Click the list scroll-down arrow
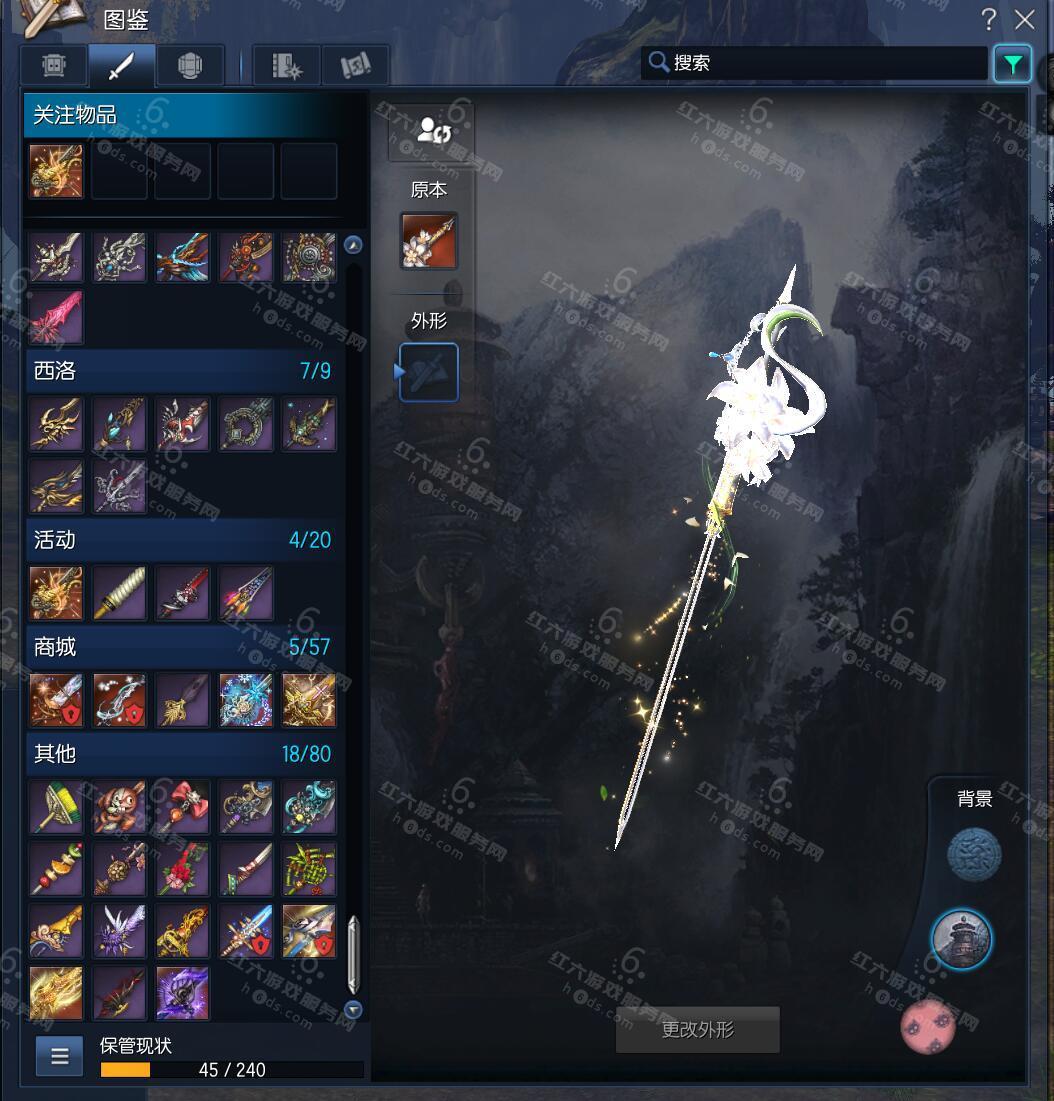The image size is (1054, 1101). 353,1009
